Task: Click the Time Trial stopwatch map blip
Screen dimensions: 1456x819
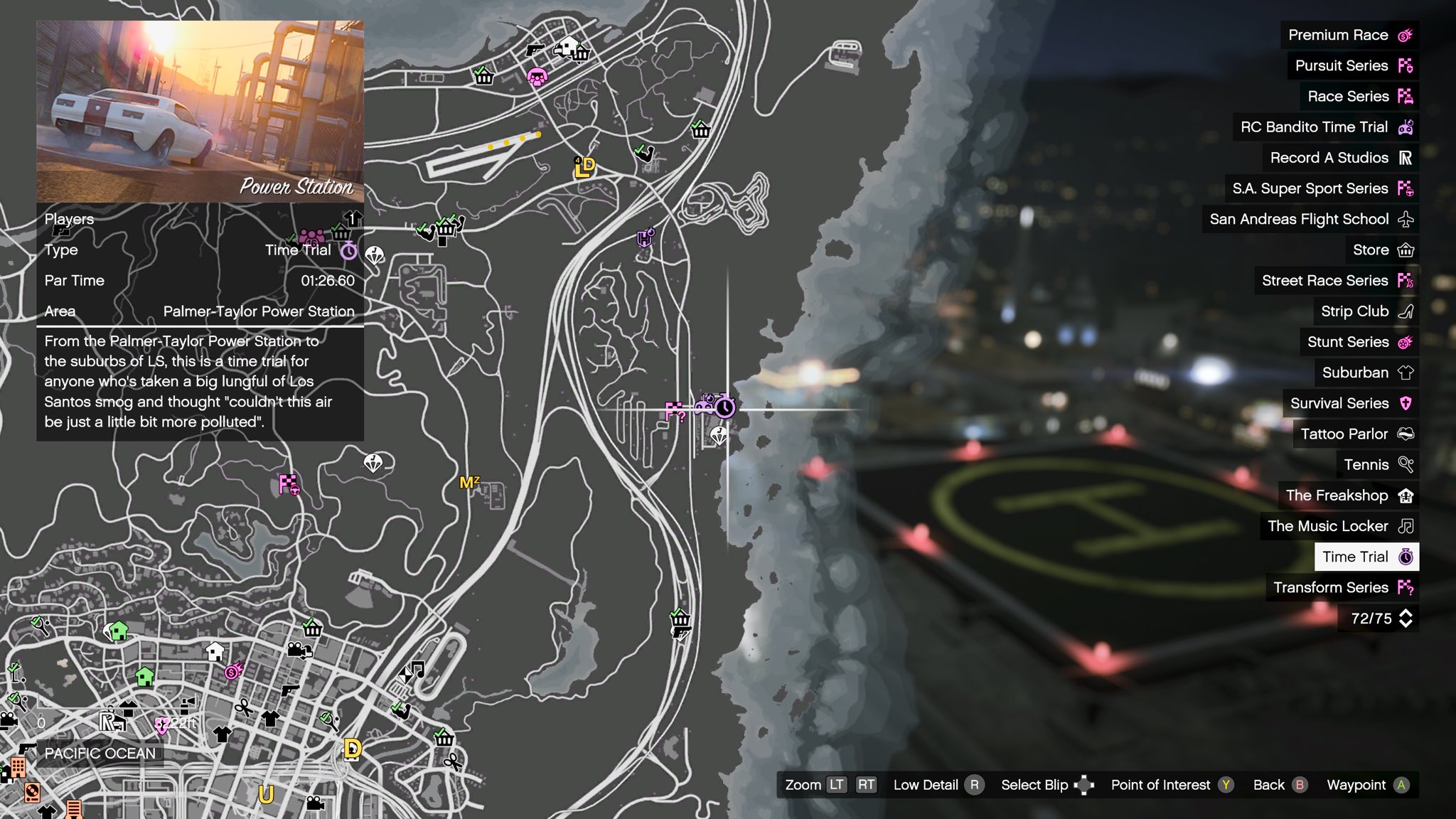Action: pyautogui.click(x=724, y=407)
